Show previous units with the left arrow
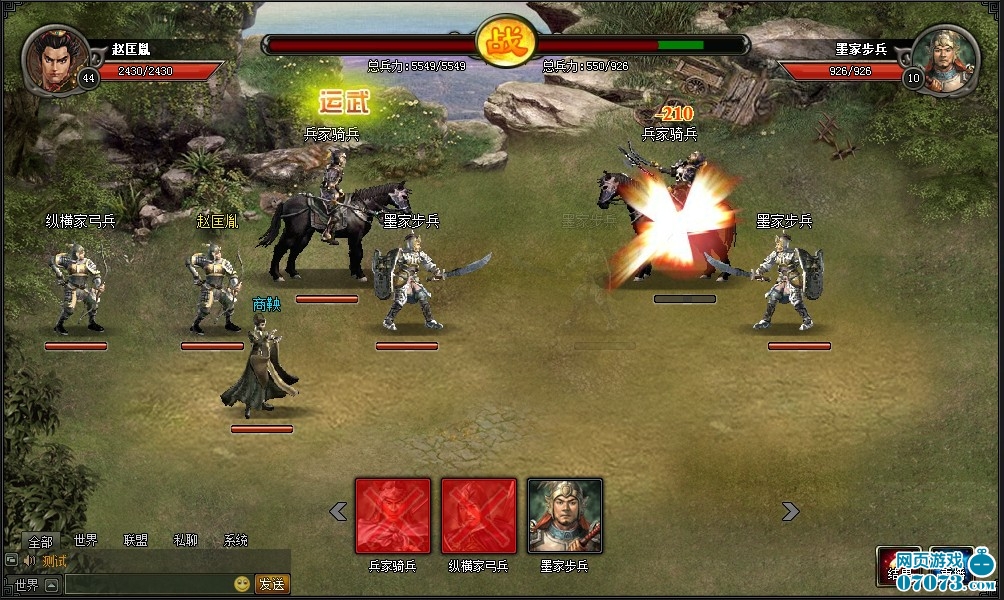 [x=338, y=512]
